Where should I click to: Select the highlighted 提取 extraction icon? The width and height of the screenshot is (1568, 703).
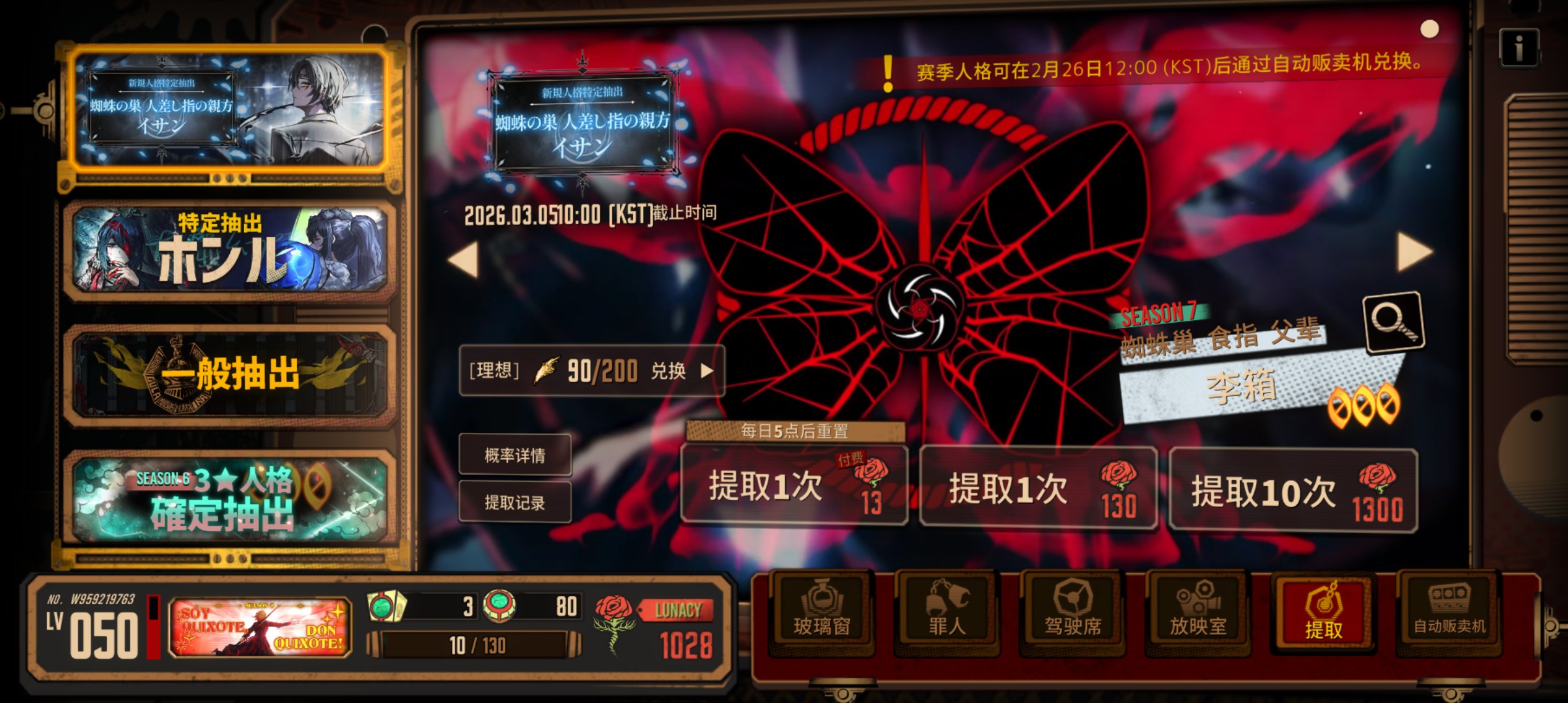(1322, 615)
